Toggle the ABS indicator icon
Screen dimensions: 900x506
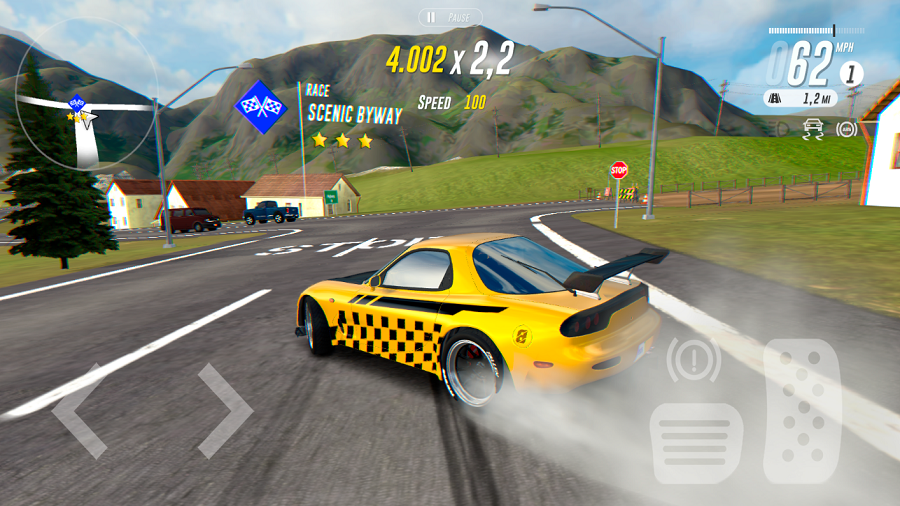click(847, 129)
